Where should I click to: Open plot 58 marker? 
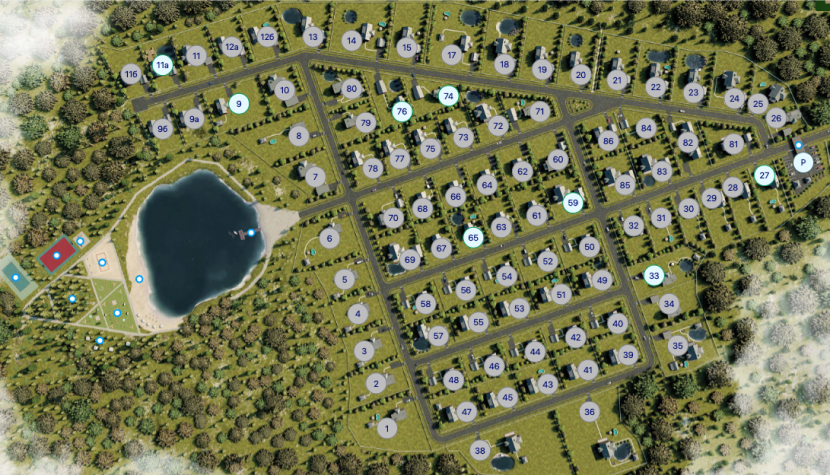pos(426,303)
